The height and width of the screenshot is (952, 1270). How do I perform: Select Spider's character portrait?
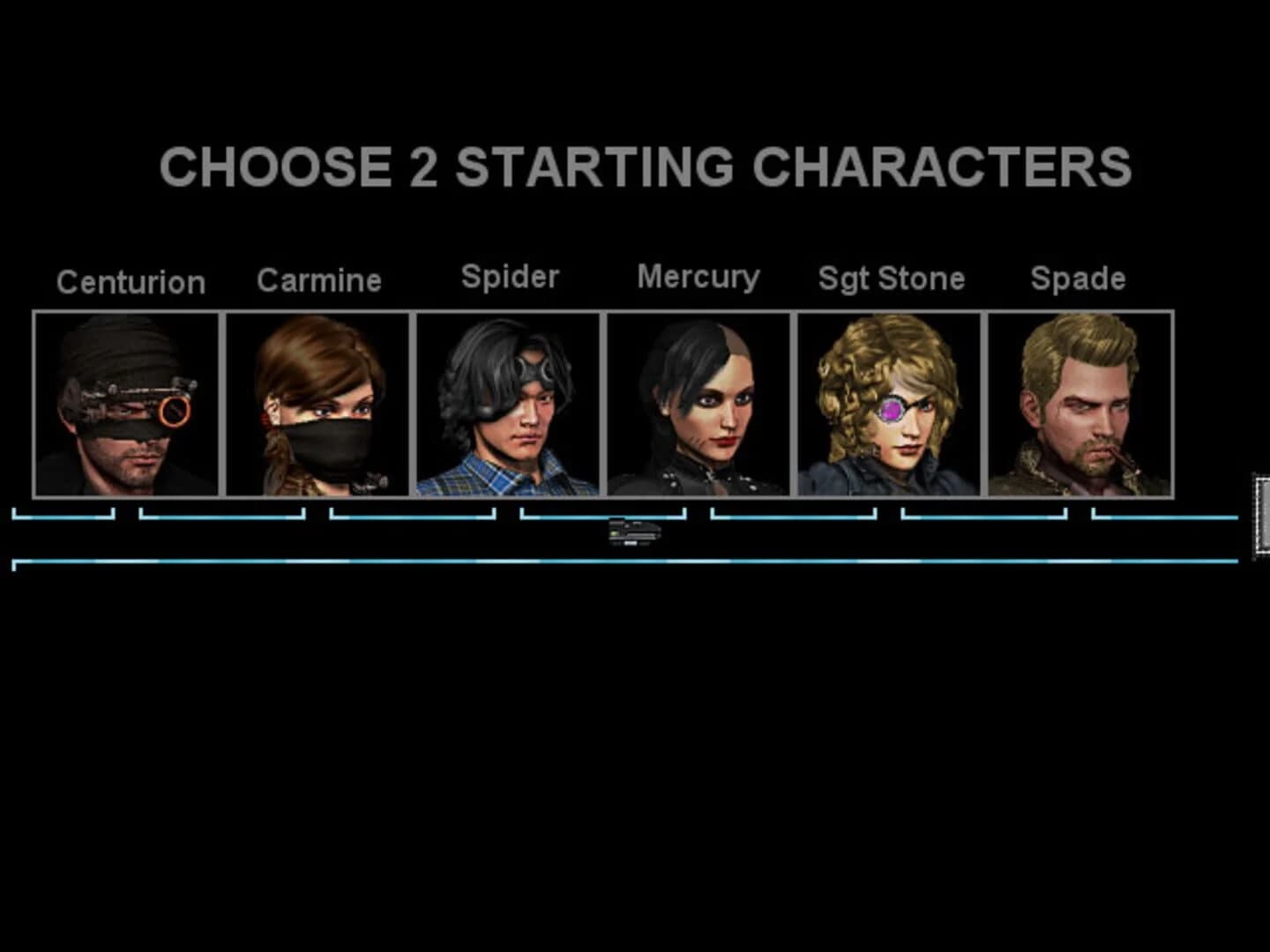[x=510, y=405]
